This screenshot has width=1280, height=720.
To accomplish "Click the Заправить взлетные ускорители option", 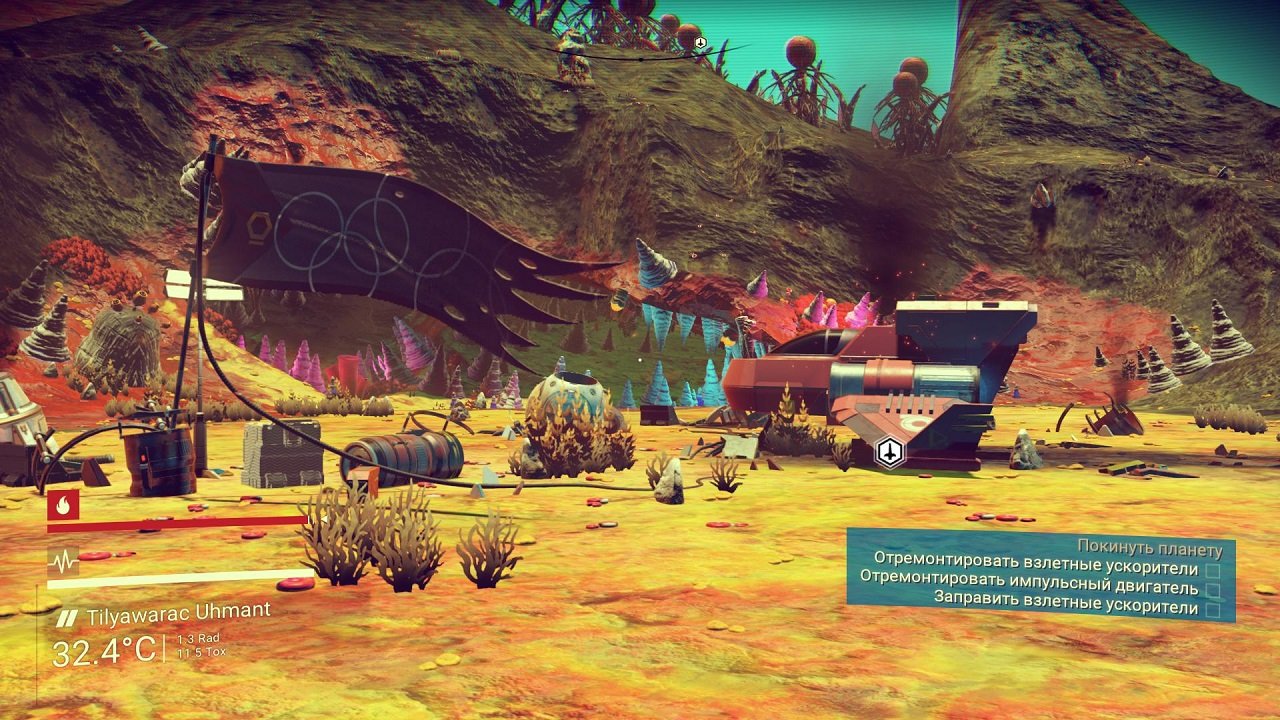I will pyautogui.click(x=1067, y=600).
